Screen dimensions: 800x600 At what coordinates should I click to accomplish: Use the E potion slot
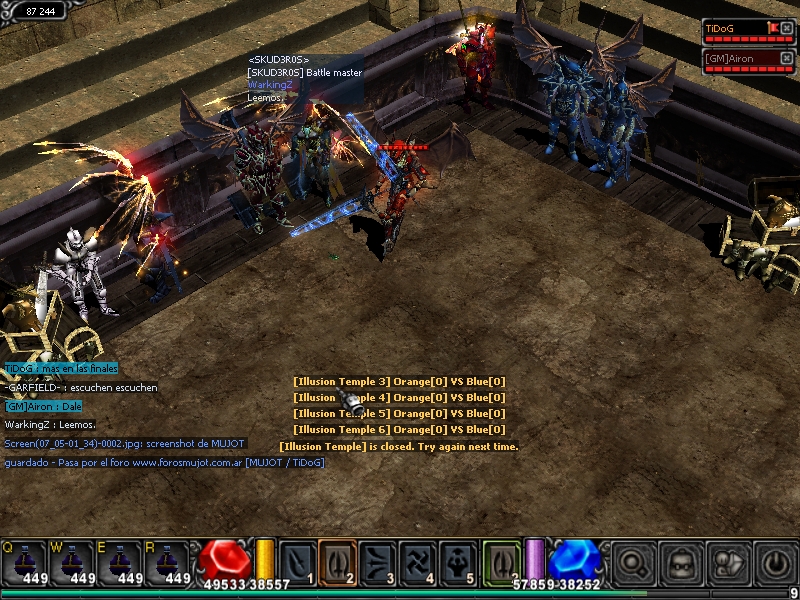[x=120, y=561]
